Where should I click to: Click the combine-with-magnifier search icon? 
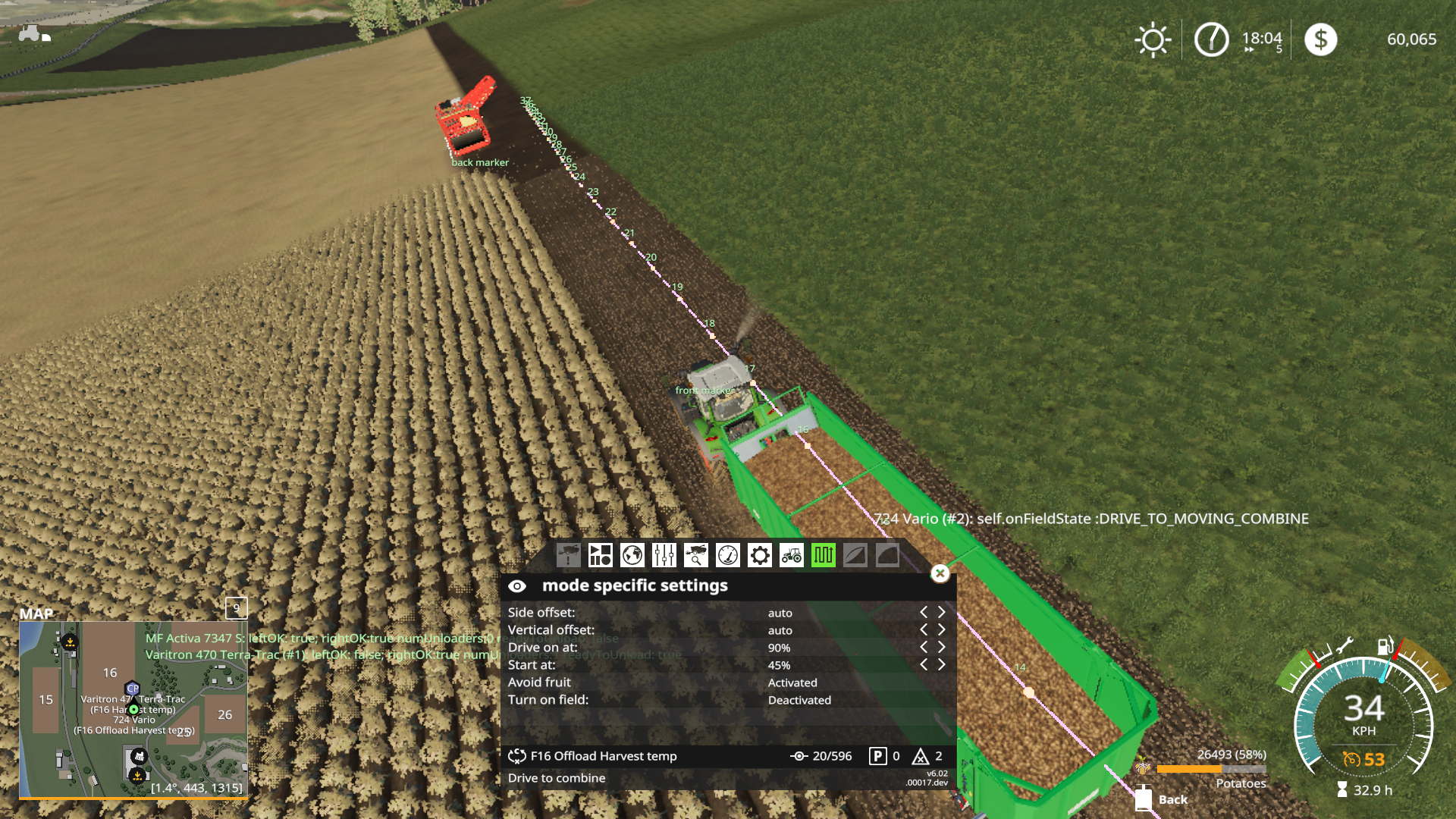click(695, 555)
